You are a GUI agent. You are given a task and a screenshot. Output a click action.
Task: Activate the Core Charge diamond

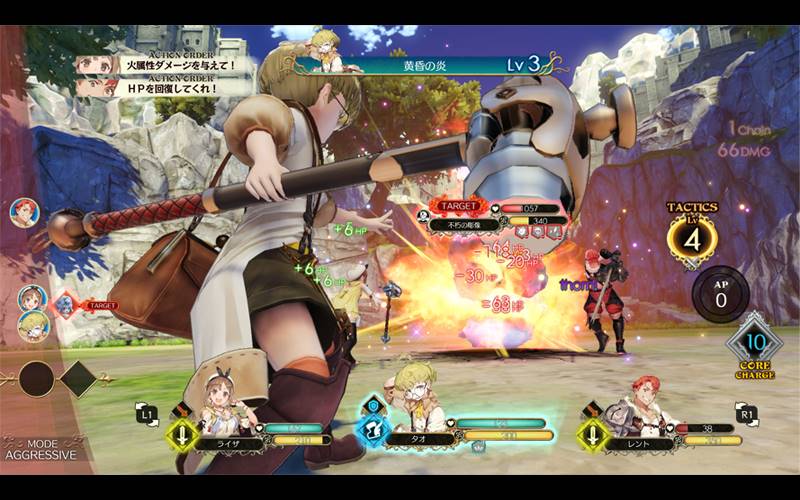coord(753,344)
